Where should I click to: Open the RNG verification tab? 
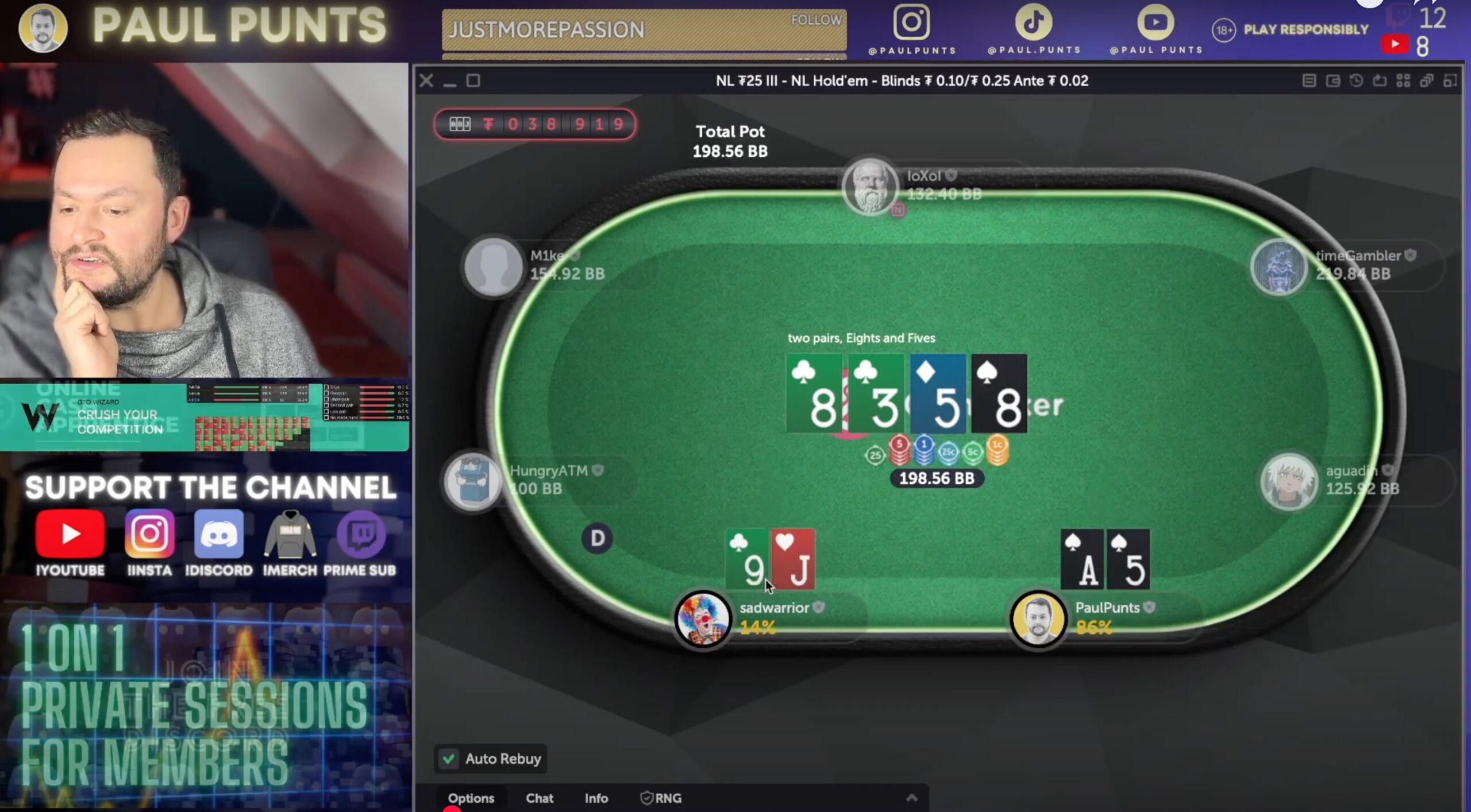click(x=661, y=798)
